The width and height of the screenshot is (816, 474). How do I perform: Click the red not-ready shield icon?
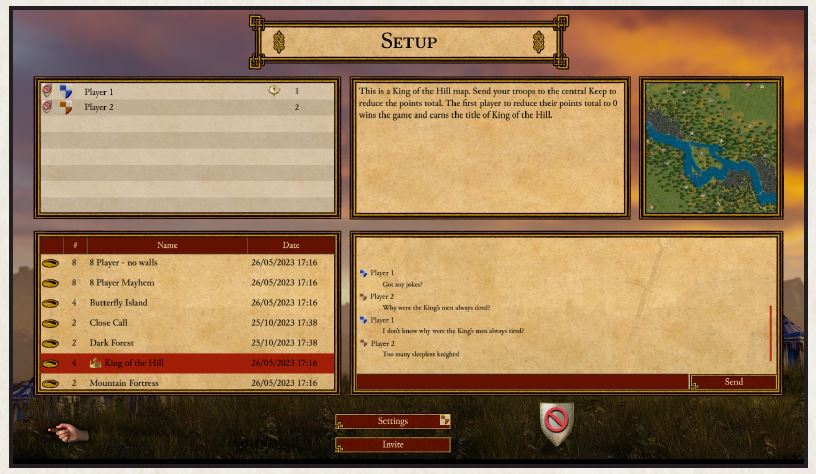coord(556,422)
